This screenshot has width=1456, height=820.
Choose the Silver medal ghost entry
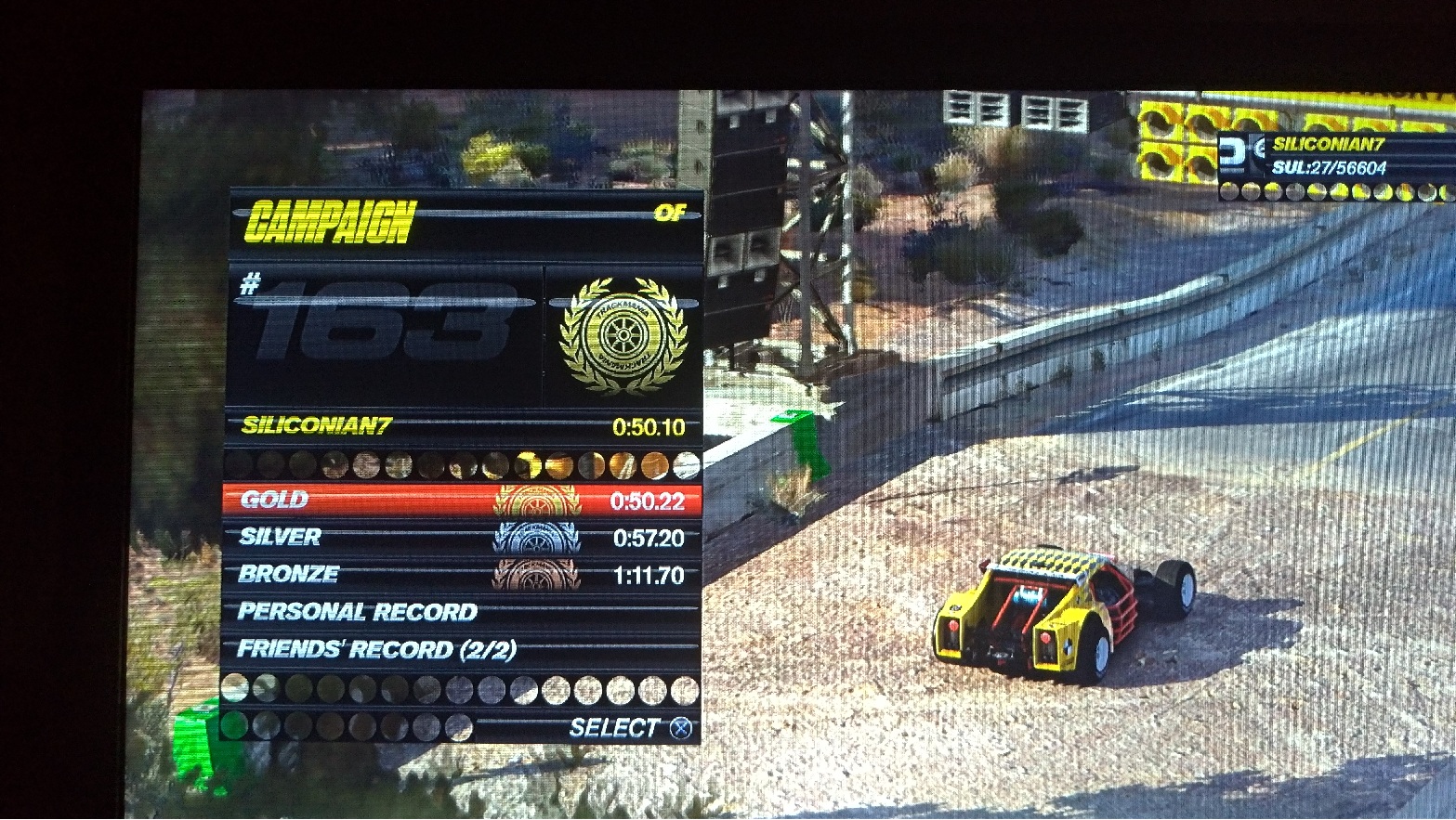[462, 538]
